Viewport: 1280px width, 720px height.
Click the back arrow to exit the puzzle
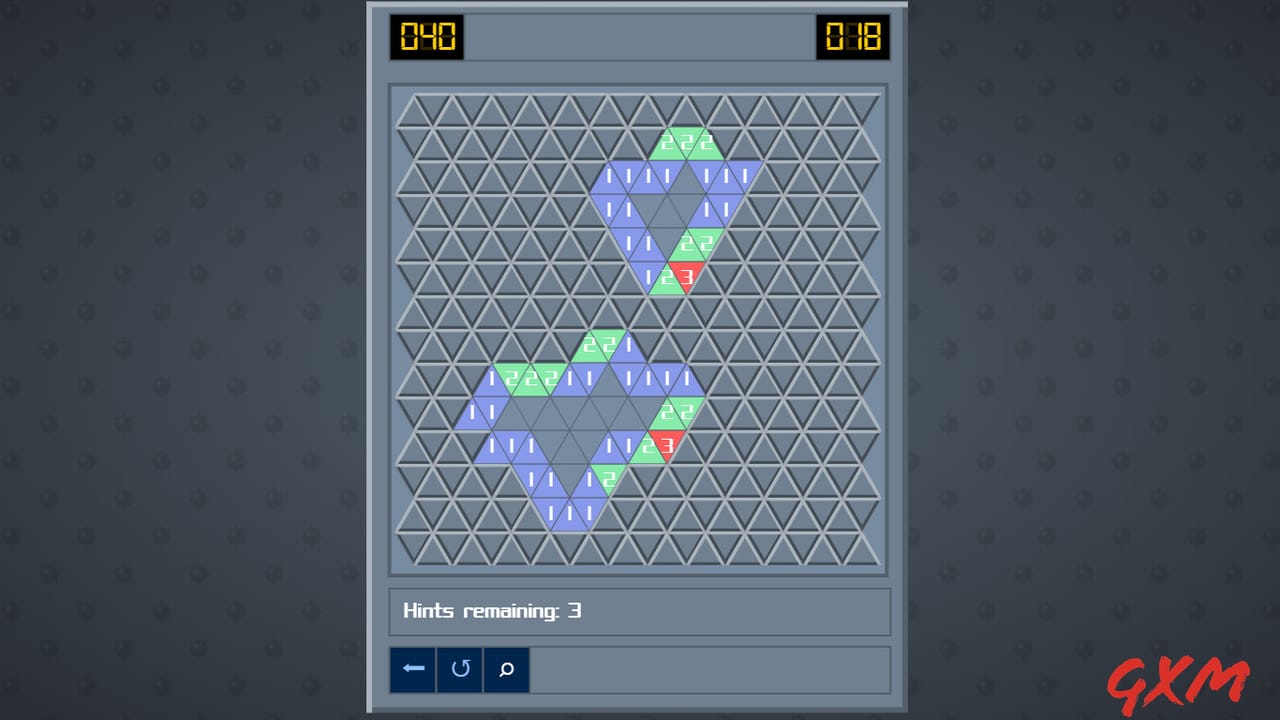pyautogui.click(x=413, y=670)
